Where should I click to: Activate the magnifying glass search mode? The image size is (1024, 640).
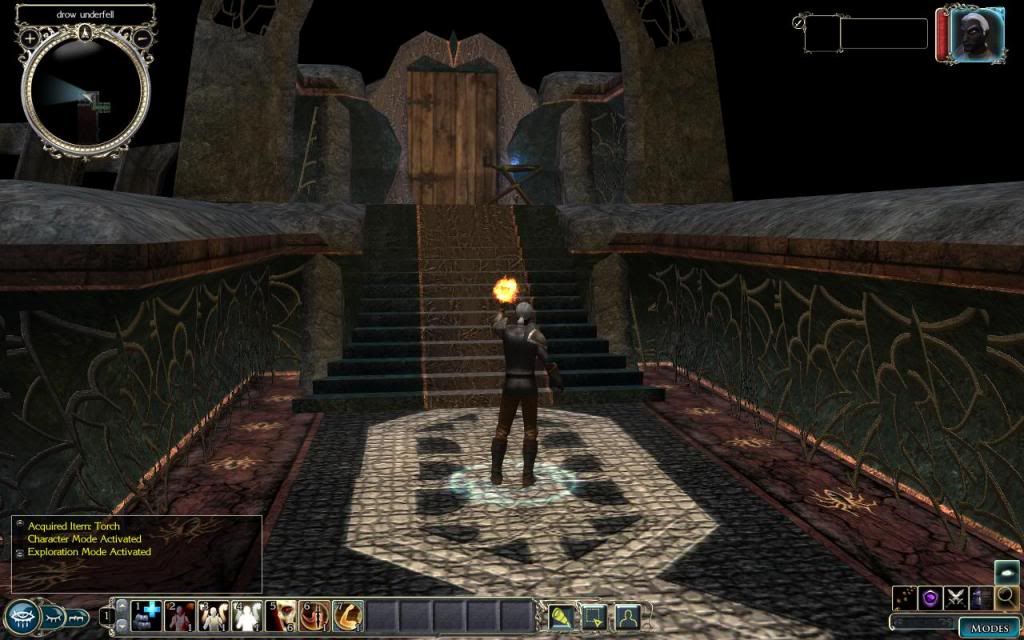1006,597
